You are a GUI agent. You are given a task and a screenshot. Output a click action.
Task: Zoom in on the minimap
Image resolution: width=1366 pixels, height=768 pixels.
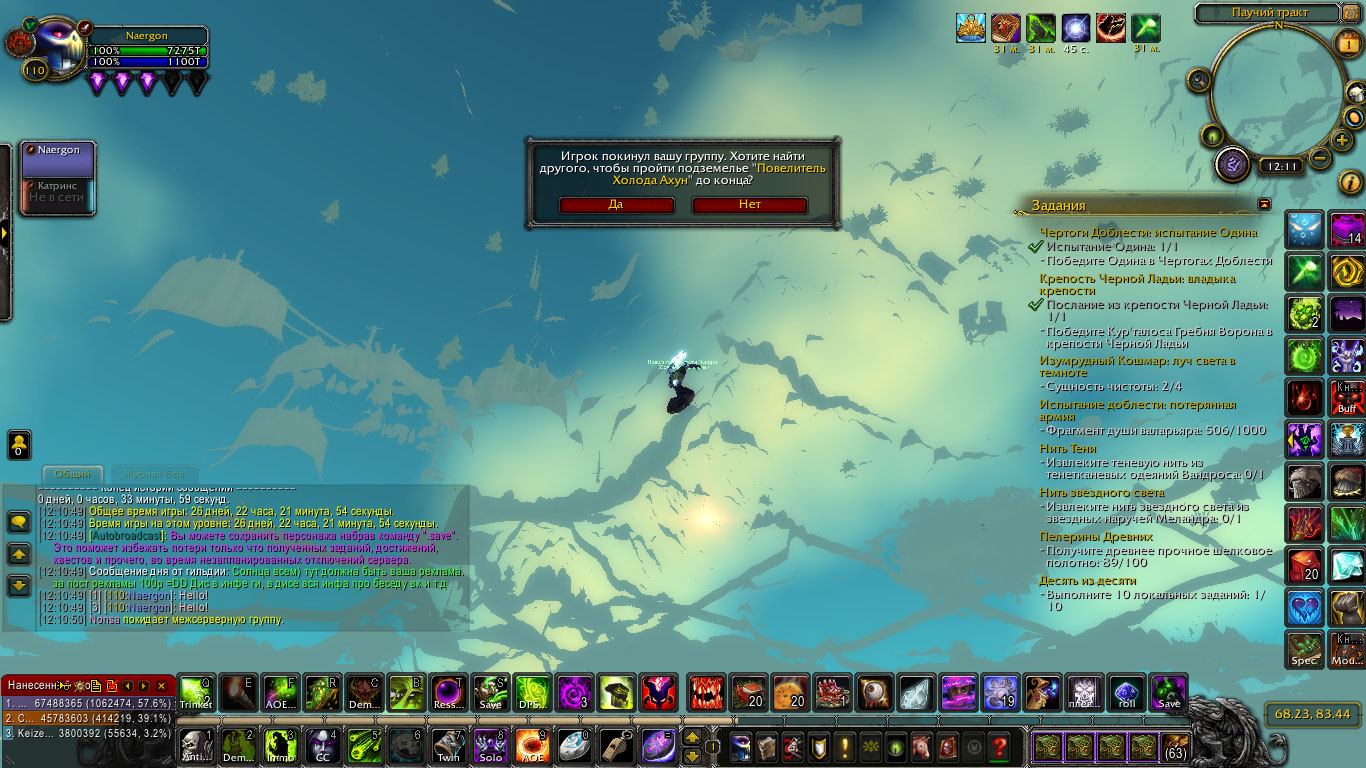coord(1342,140)
